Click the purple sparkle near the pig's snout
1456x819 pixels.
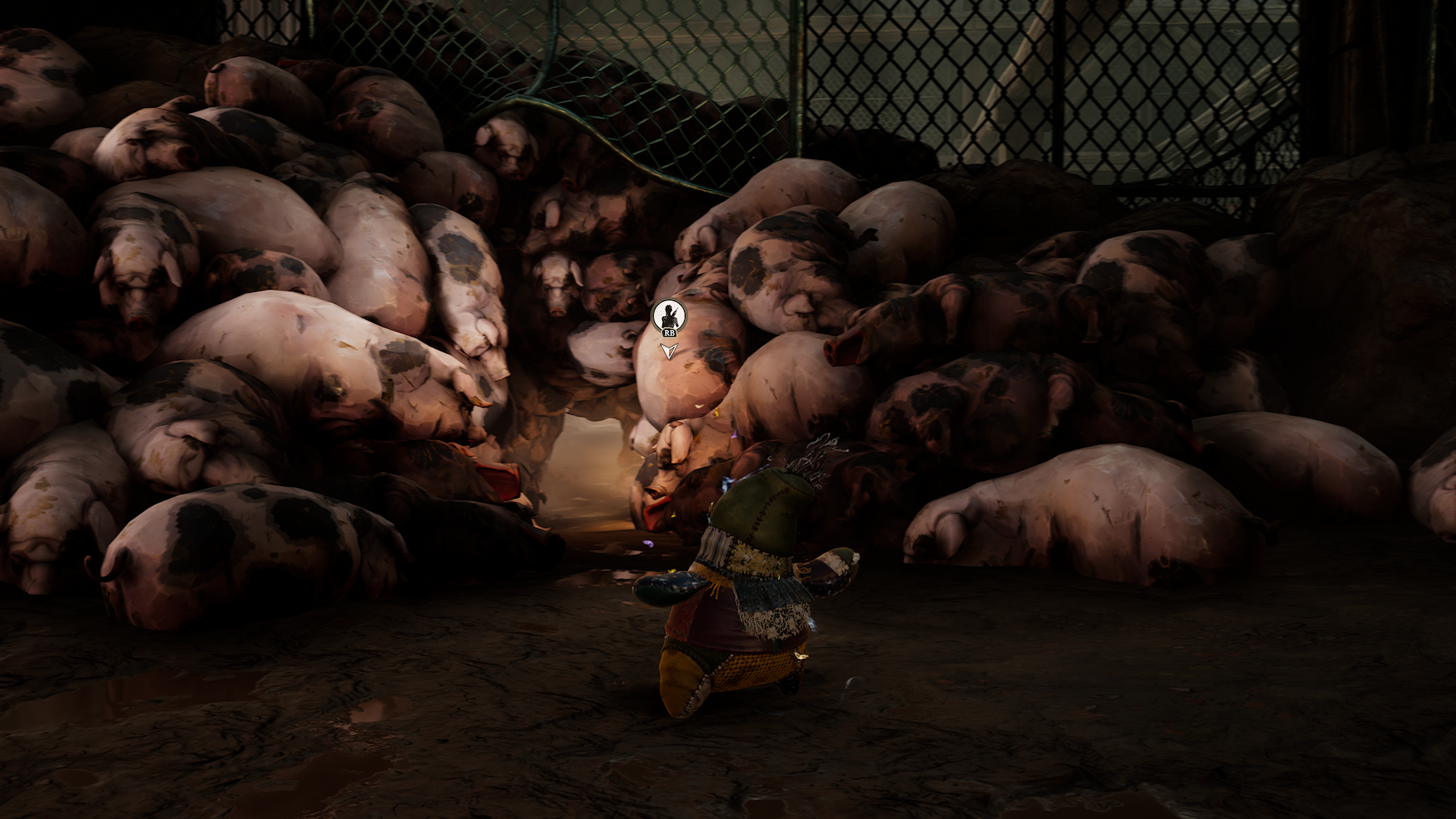coord(648,542)
